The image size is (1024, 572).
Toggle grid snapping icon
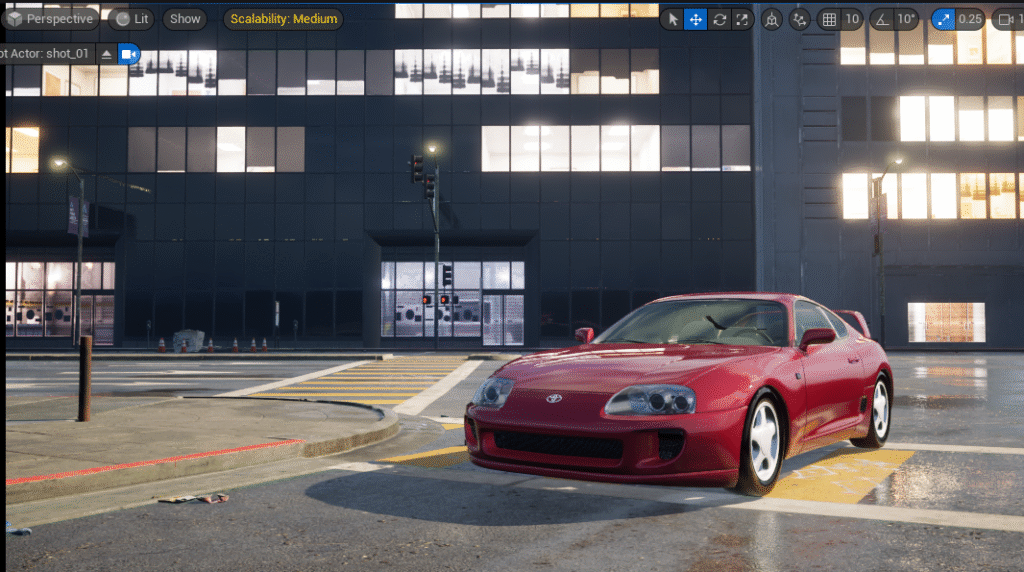pos(829,19)
